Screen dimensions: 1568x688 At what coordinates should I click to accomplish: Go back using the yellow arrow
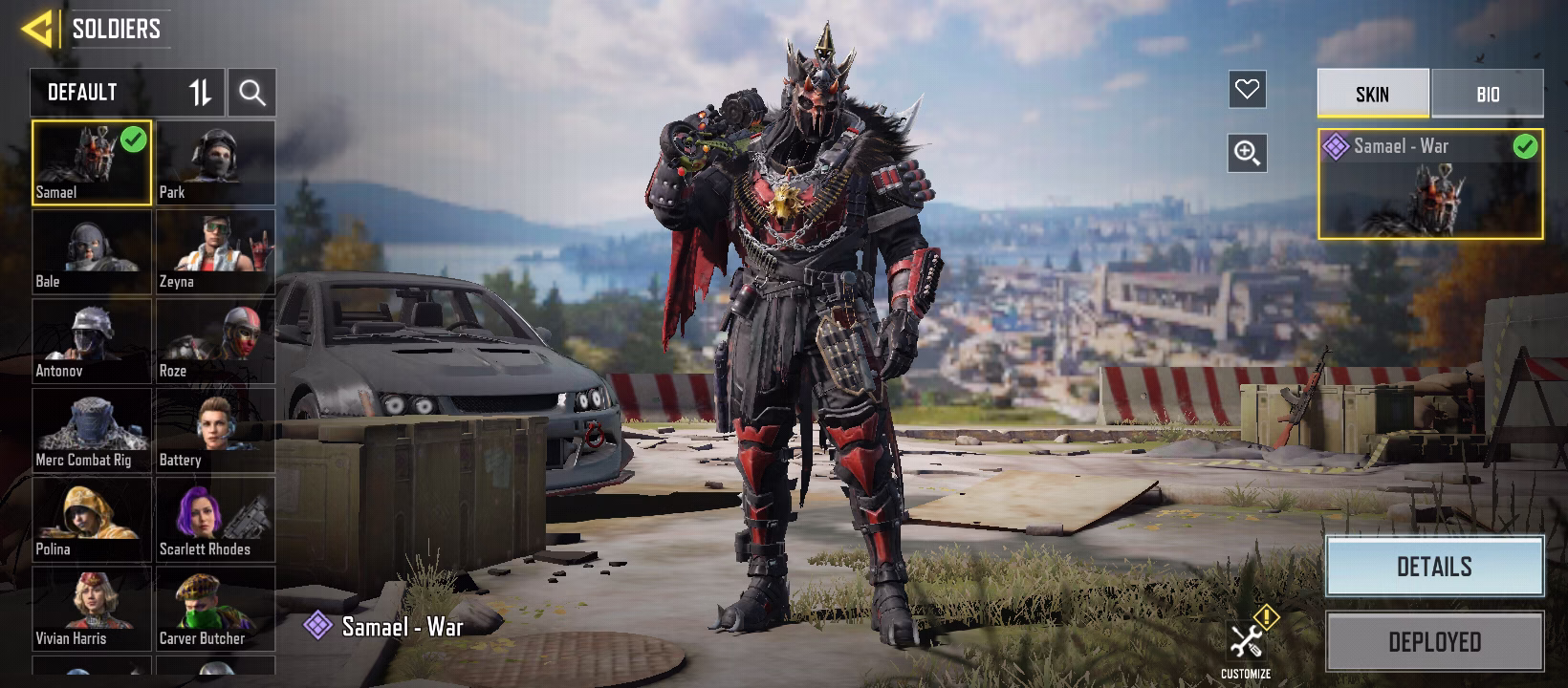[36, 29]
